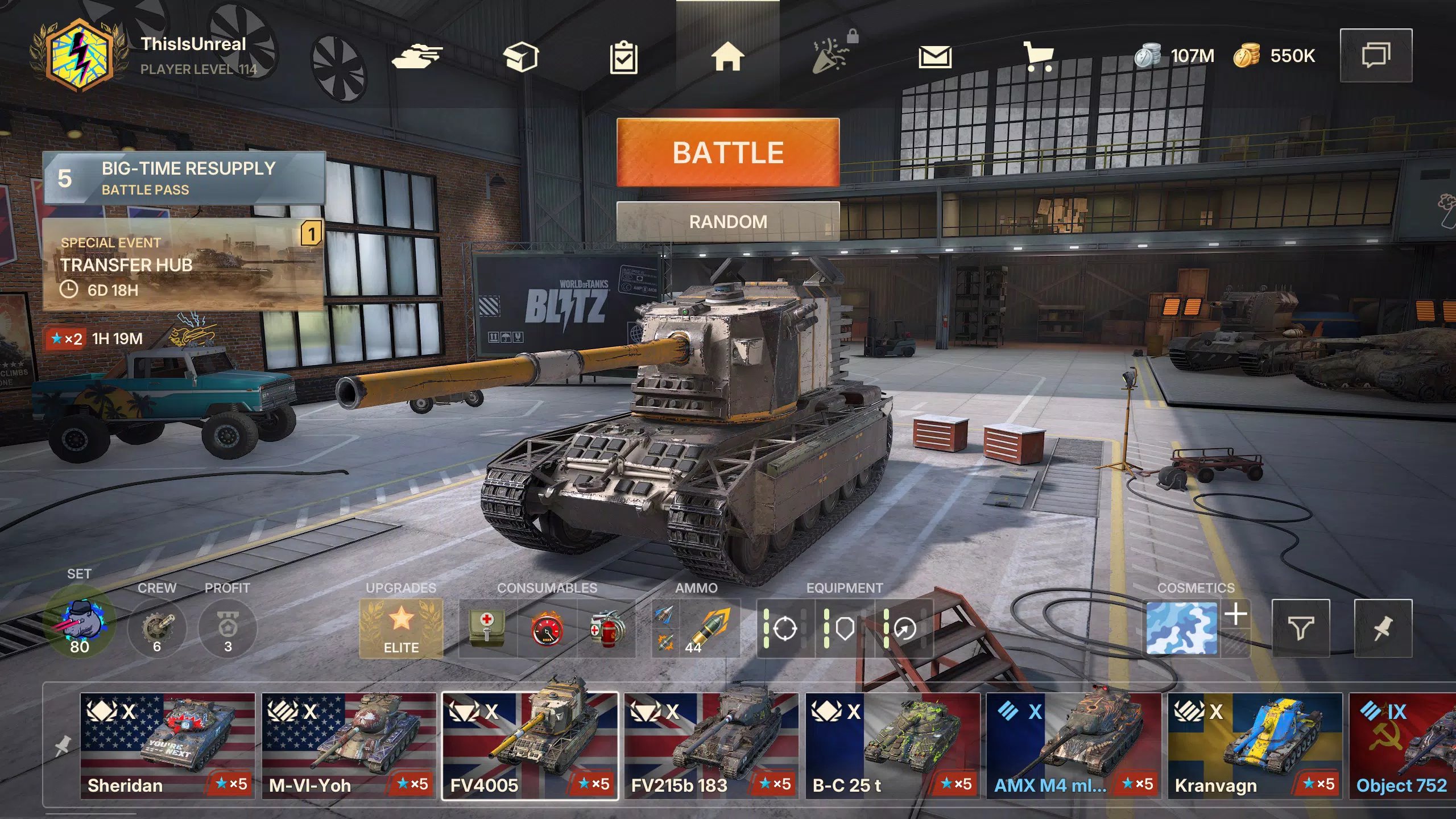Open the RANDOM battle mode selector
The image size is (1456, 819).
(728, 221)
